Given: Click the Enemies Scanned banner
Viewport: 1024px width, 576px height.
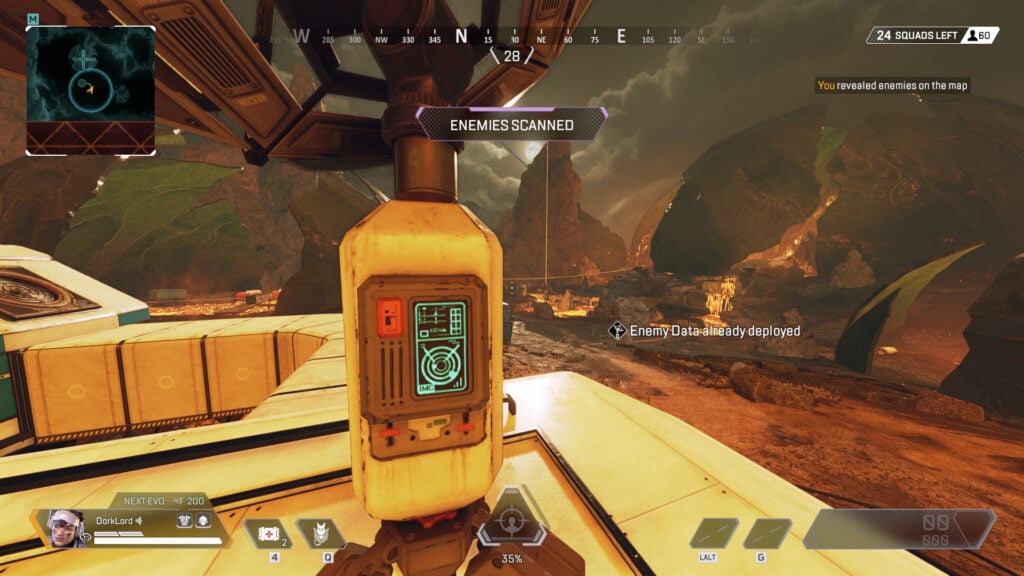Looking at the screenshot, I should click(511, 125).
